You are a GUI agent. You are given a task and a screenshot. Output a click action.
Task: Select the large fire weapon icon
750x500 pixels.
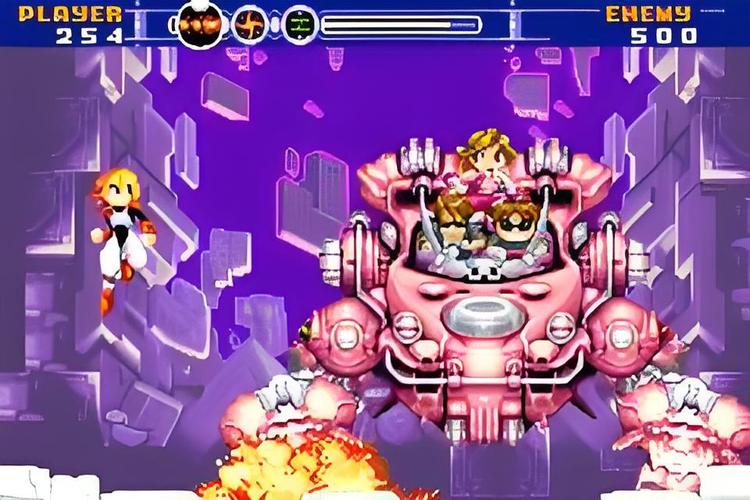201,23
